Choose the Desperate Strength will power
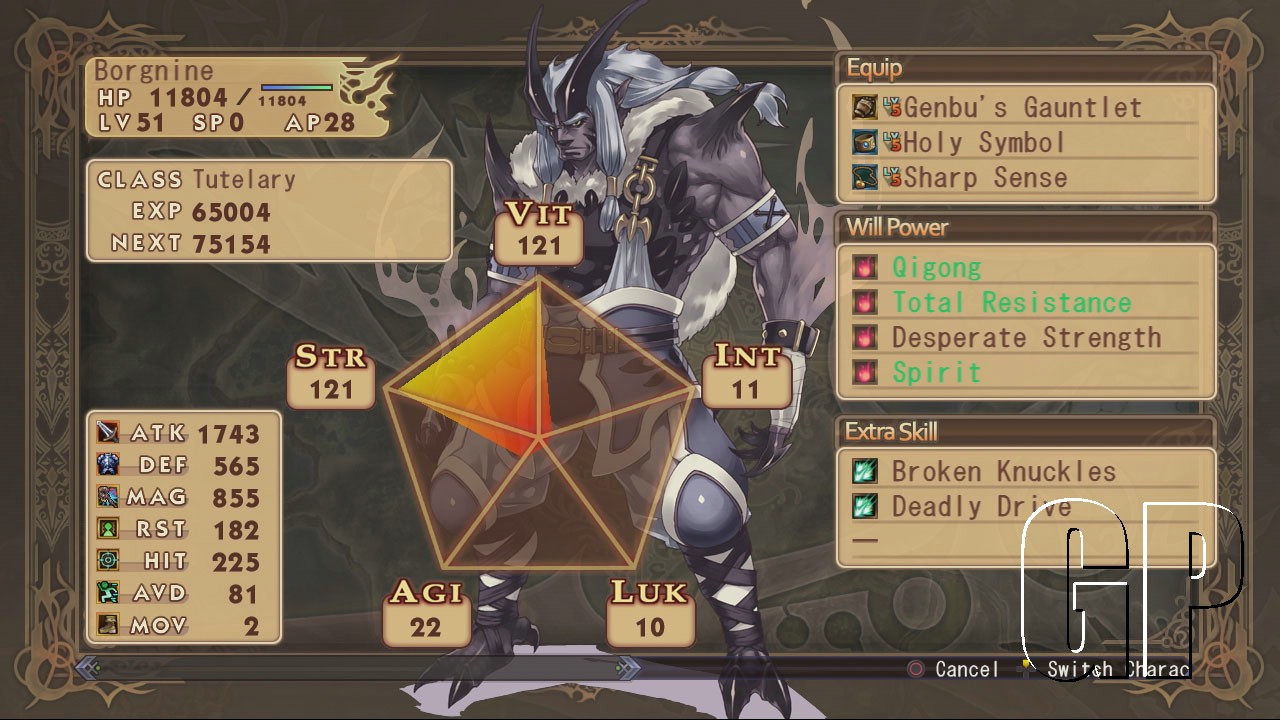 click(1026, 338)
